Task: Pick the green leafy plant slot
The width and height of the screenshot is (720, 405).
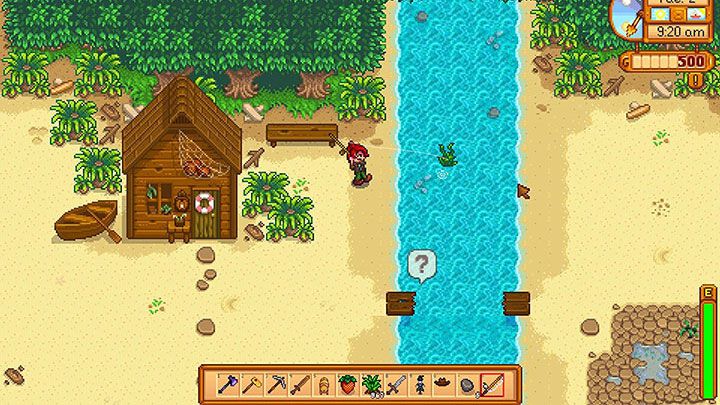Action: coord(372,384)
